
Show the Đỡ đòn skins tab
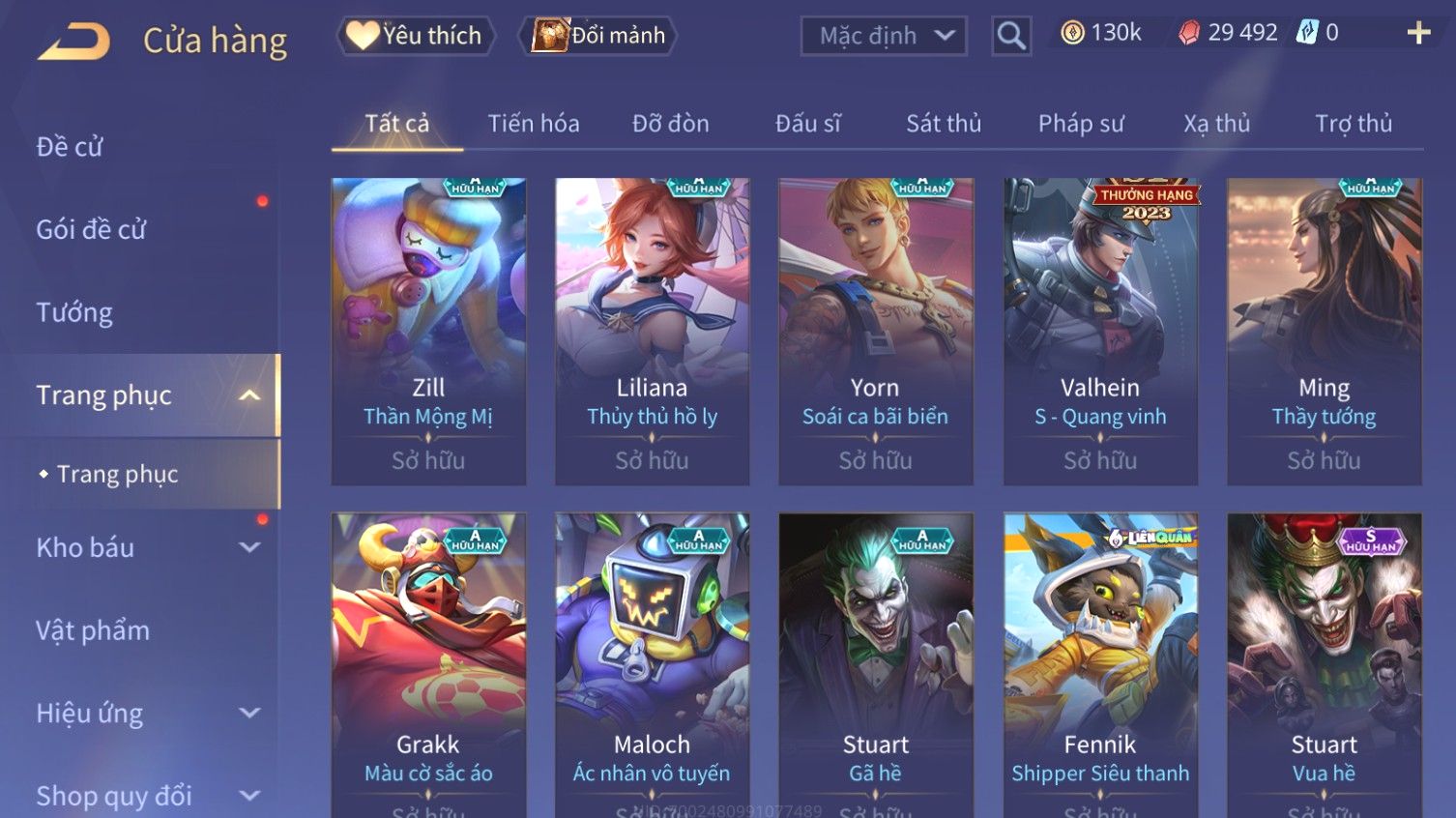tap(670, 124)
